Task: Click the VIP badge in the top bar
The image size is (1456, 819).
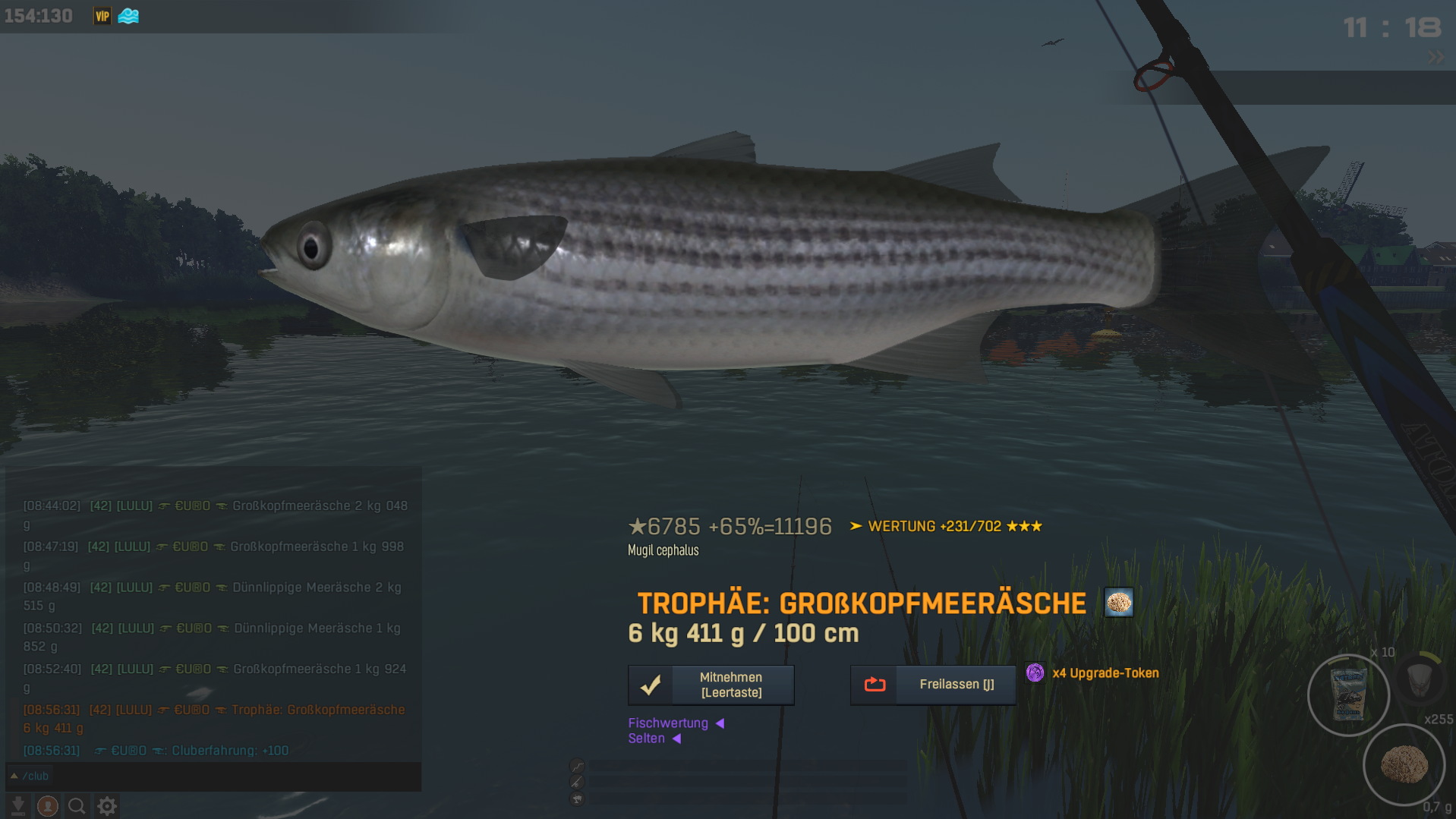Action: coord(102,16)
